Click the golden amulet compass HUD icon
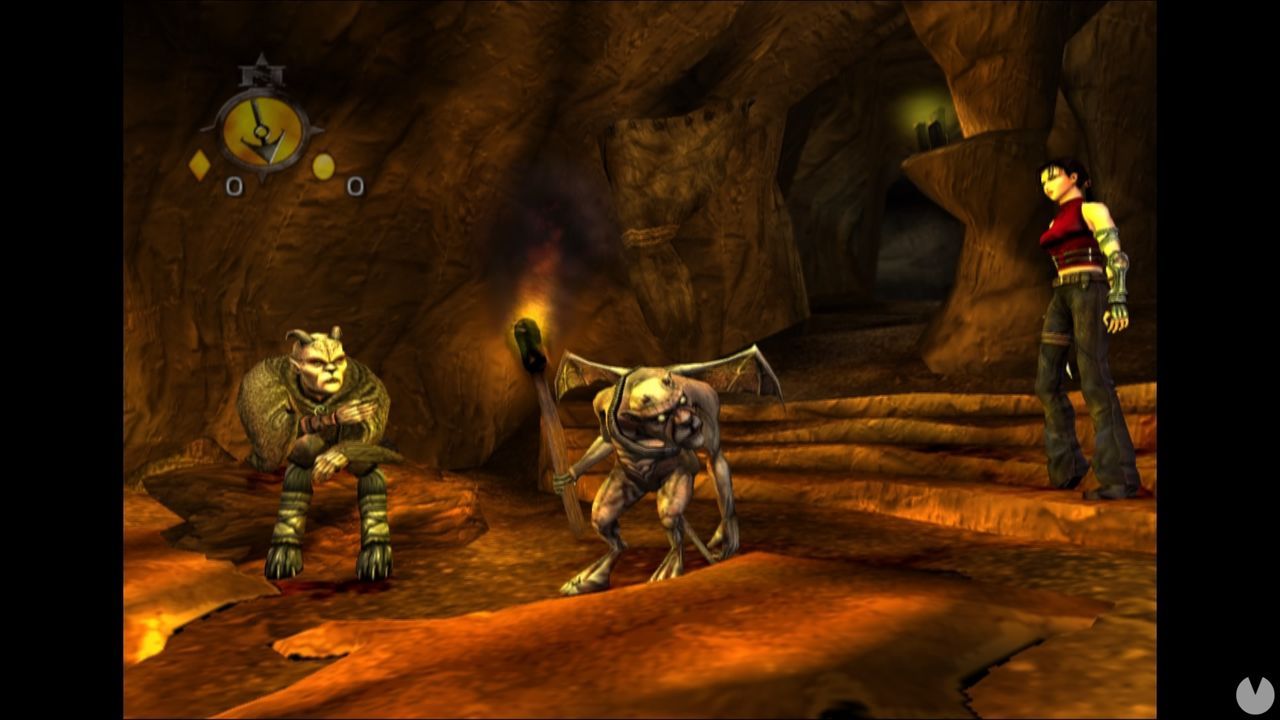The image size is (1280, 720). tap(261, 129)
